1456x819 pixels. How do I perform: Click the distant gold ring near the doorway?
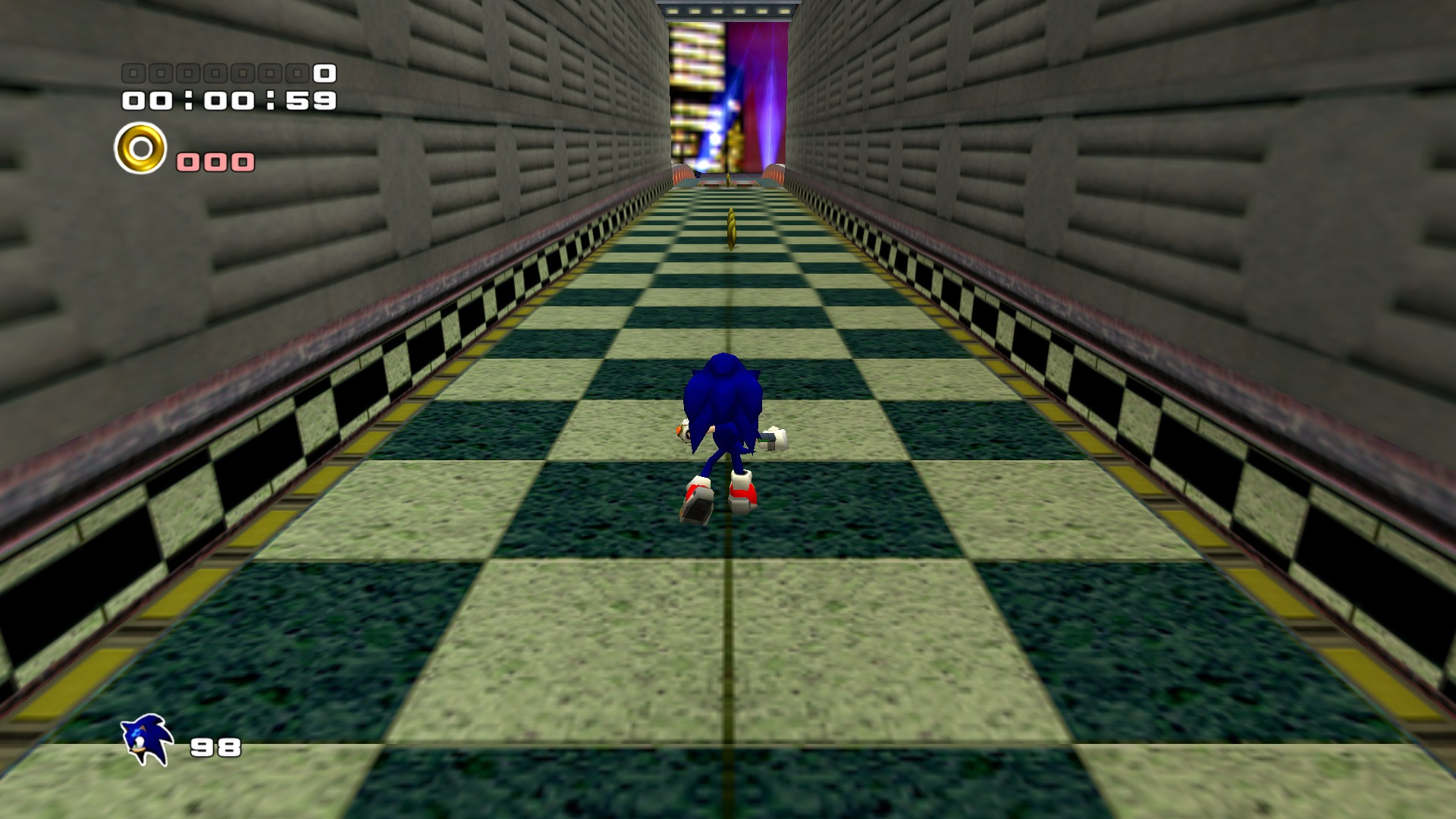click(x=728, y=179)
